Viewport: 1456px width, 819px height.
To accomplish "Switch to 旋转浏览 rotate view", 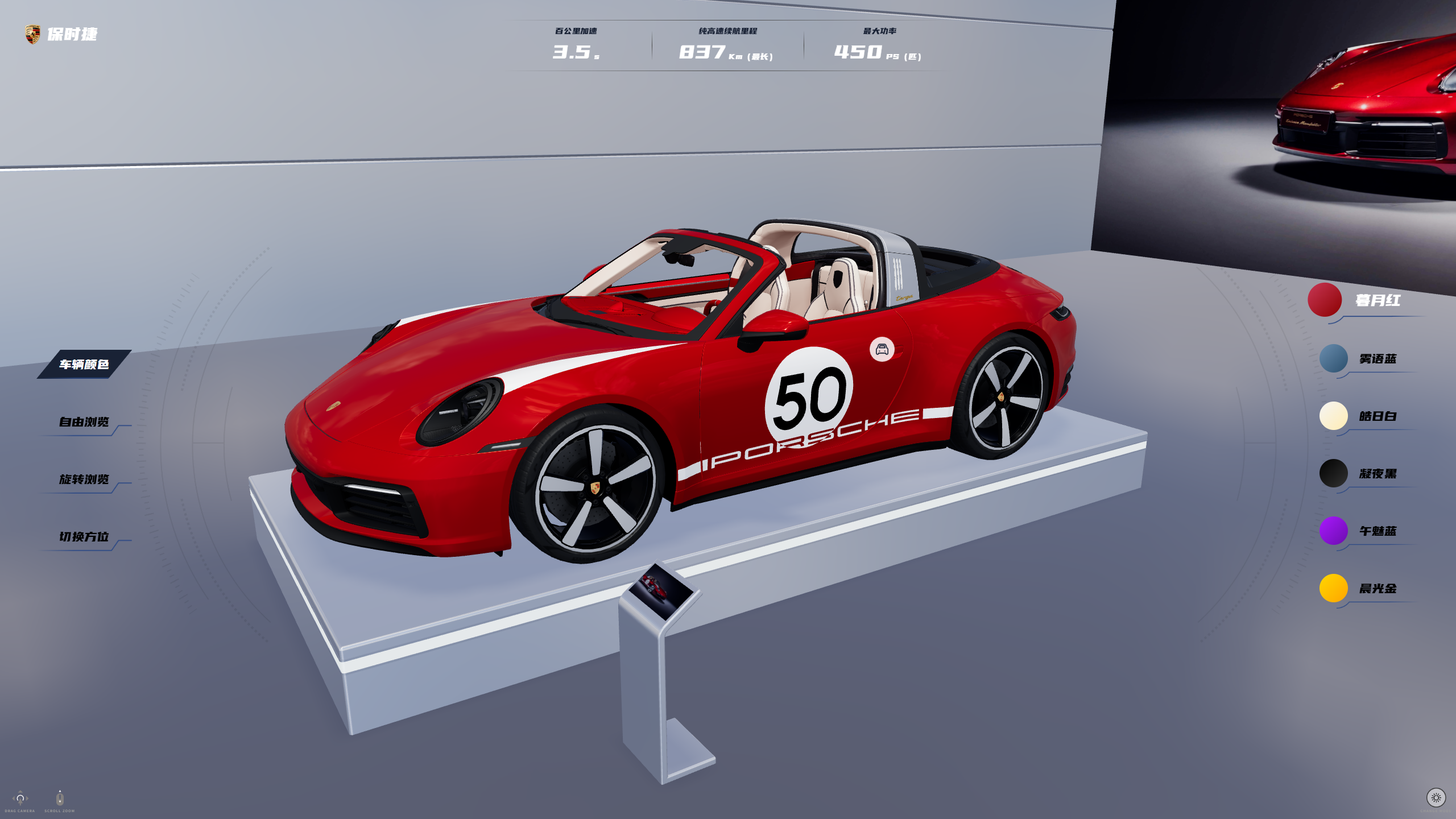I will [x=84, y=479].
